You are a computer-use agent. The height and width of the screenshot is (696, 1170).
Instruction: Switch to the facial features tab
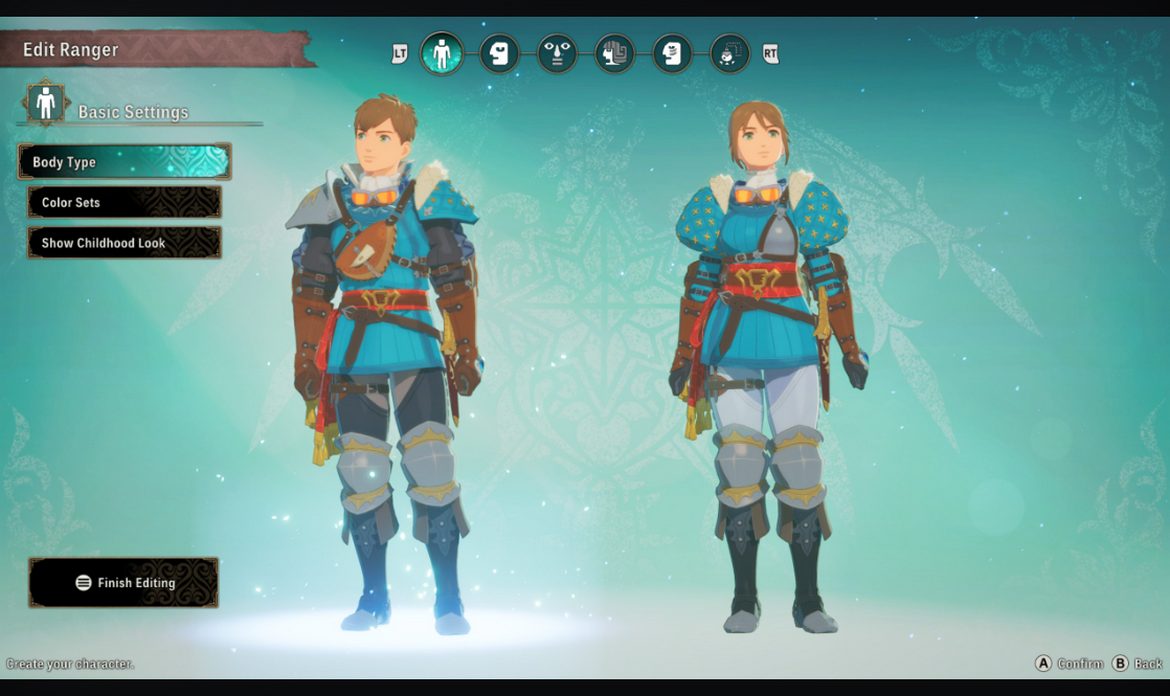pos(557,53)
